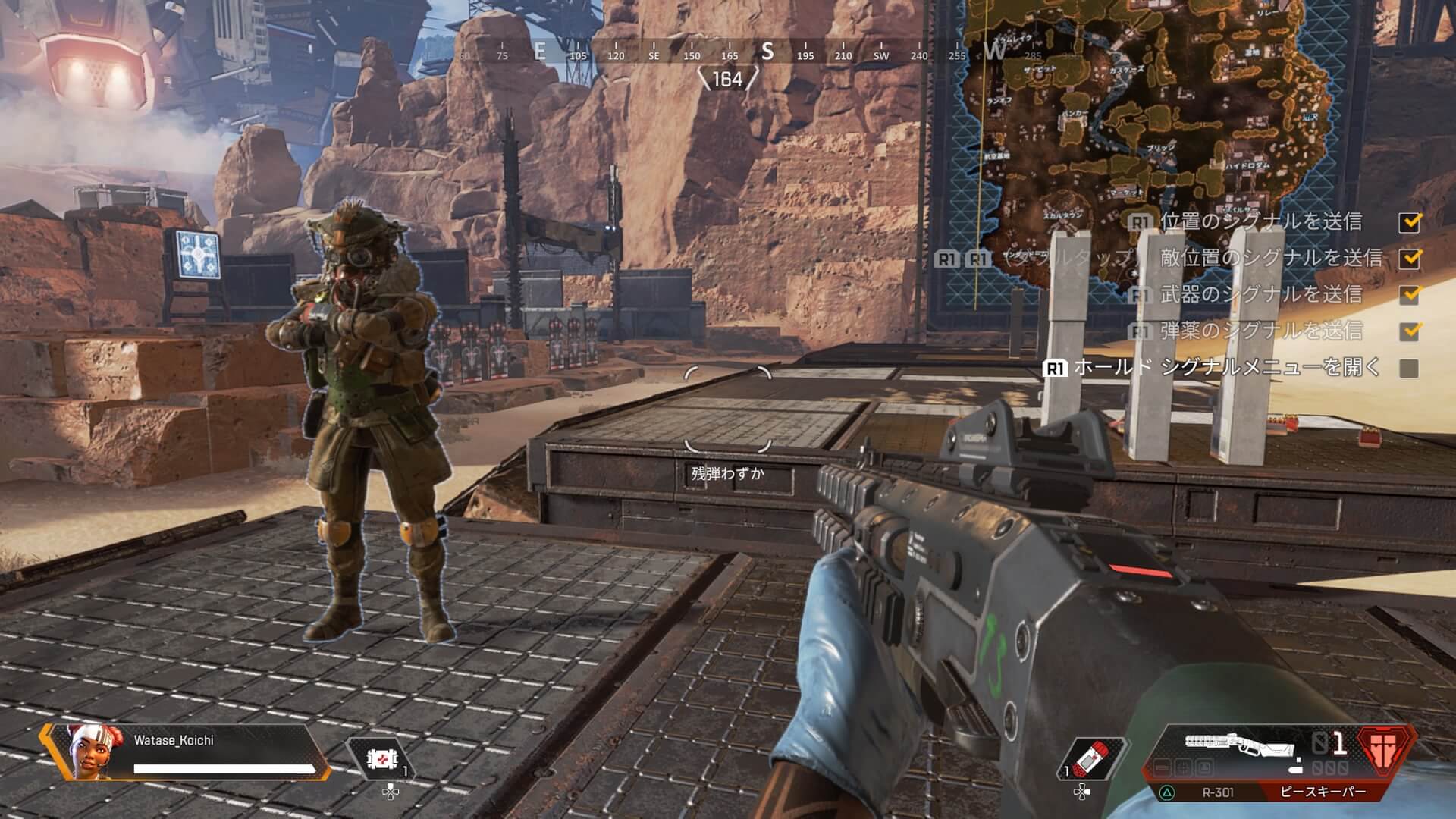Toggle the 武器のシグナルを送信 checkbox
Image resolution: width=1456 pixels, height=819 pixels.
tap(1410, 294)
